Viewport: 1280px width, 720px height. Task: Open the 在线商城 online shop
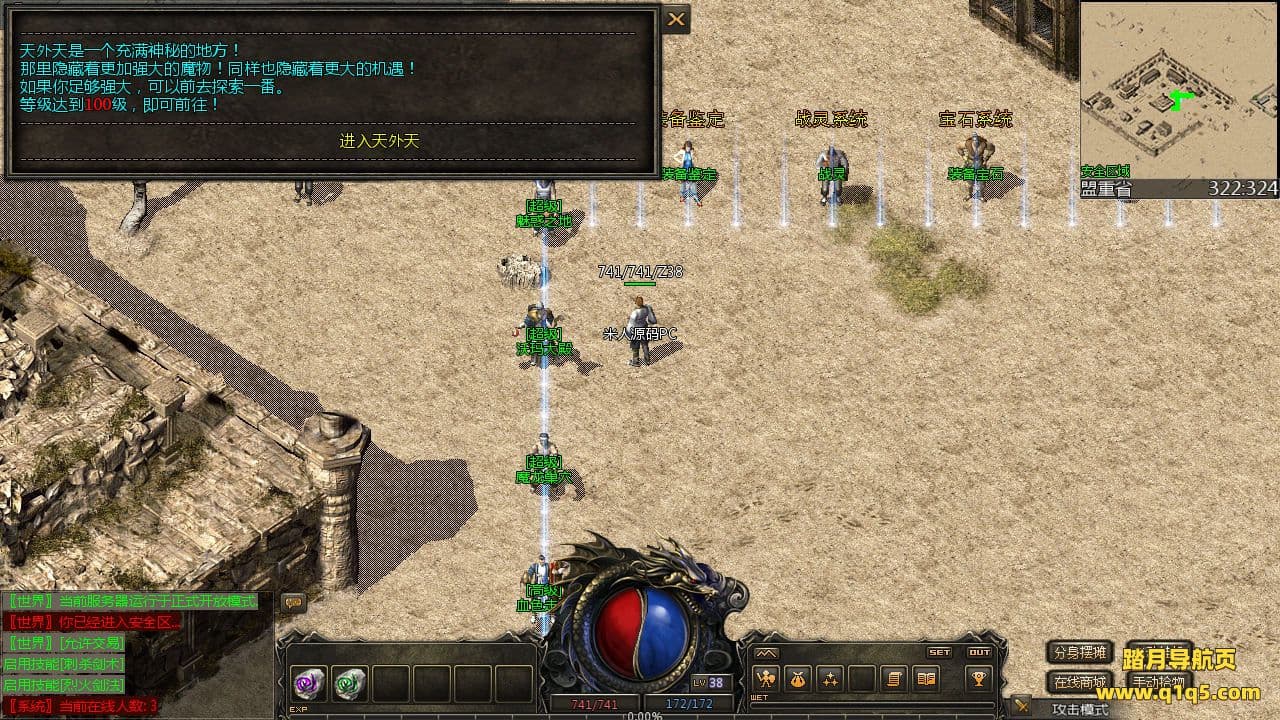pos(1080,683)
